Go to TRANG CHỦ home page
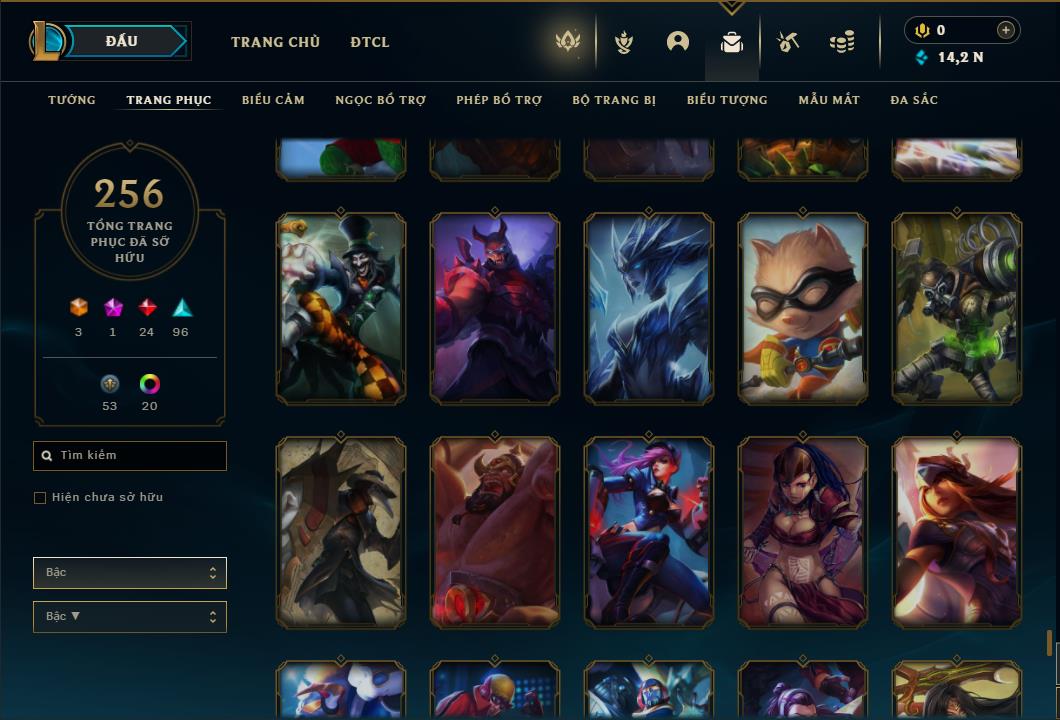Image resolution: width=1060 pixels, height=720 pixels. [275, 42]
